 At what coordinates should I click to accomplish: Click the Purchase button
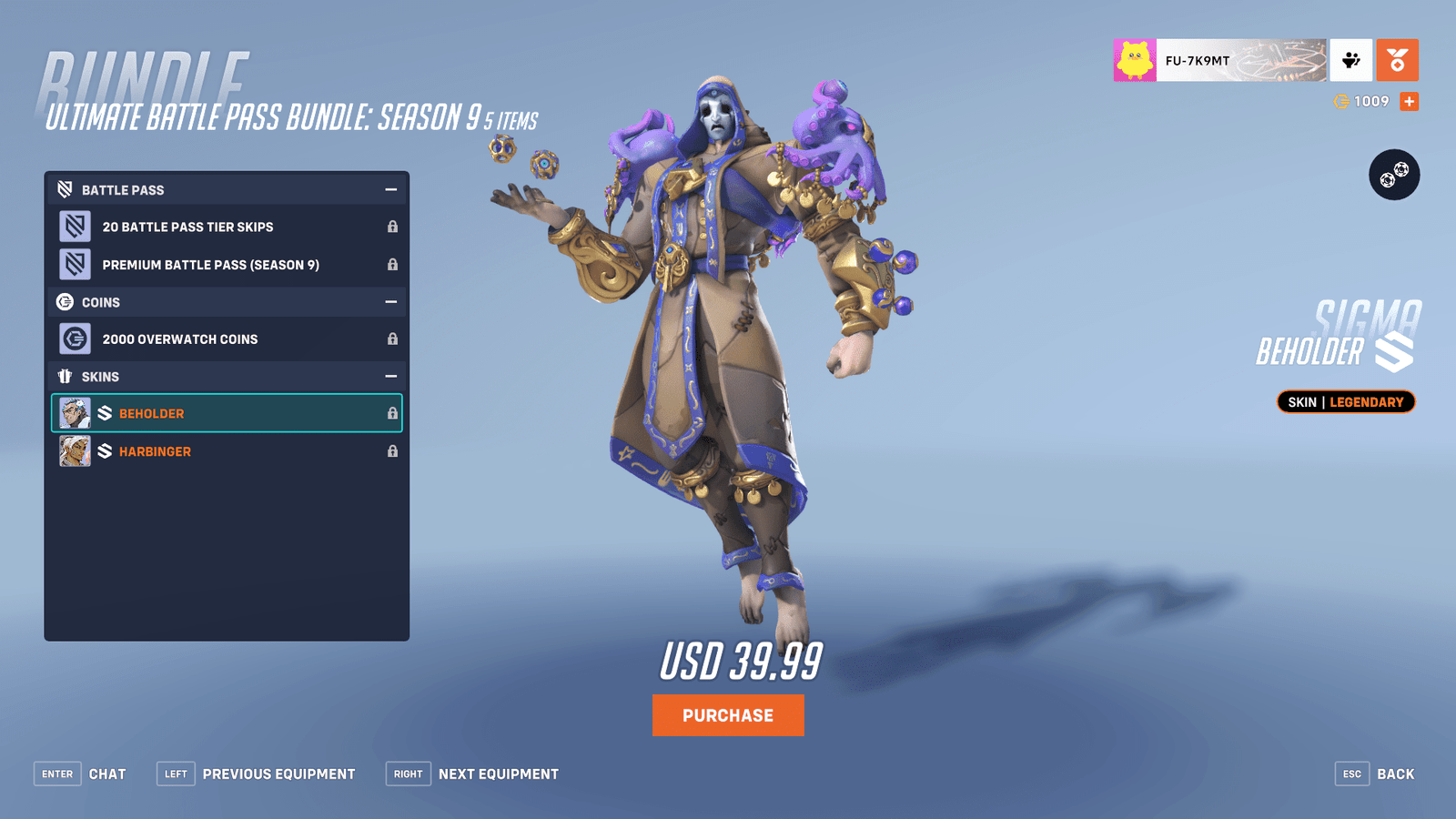(x=727, y=715)
